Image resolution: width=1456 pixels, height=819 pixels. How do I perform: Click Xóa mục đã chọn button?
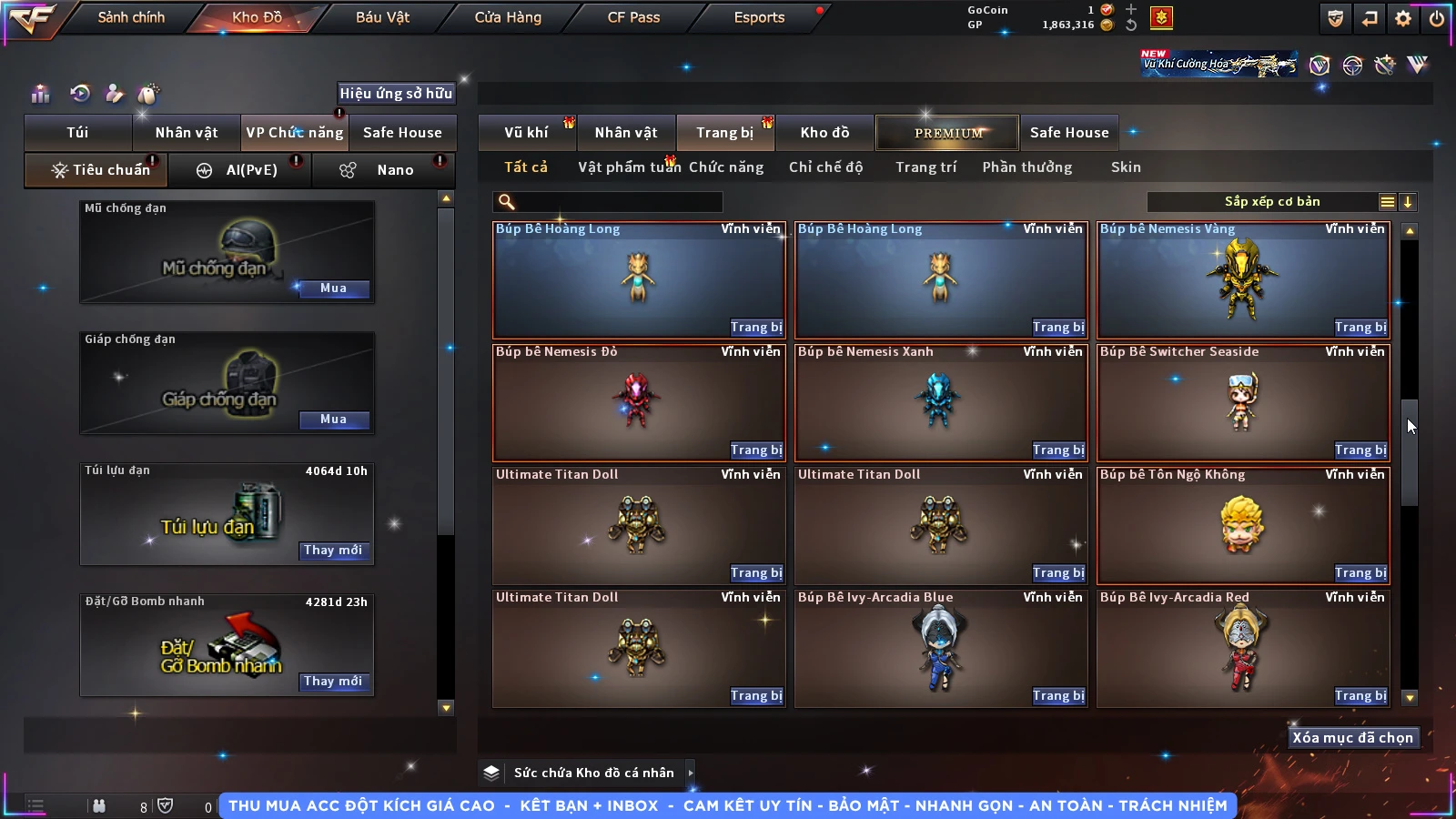(x=1352, y=738)
